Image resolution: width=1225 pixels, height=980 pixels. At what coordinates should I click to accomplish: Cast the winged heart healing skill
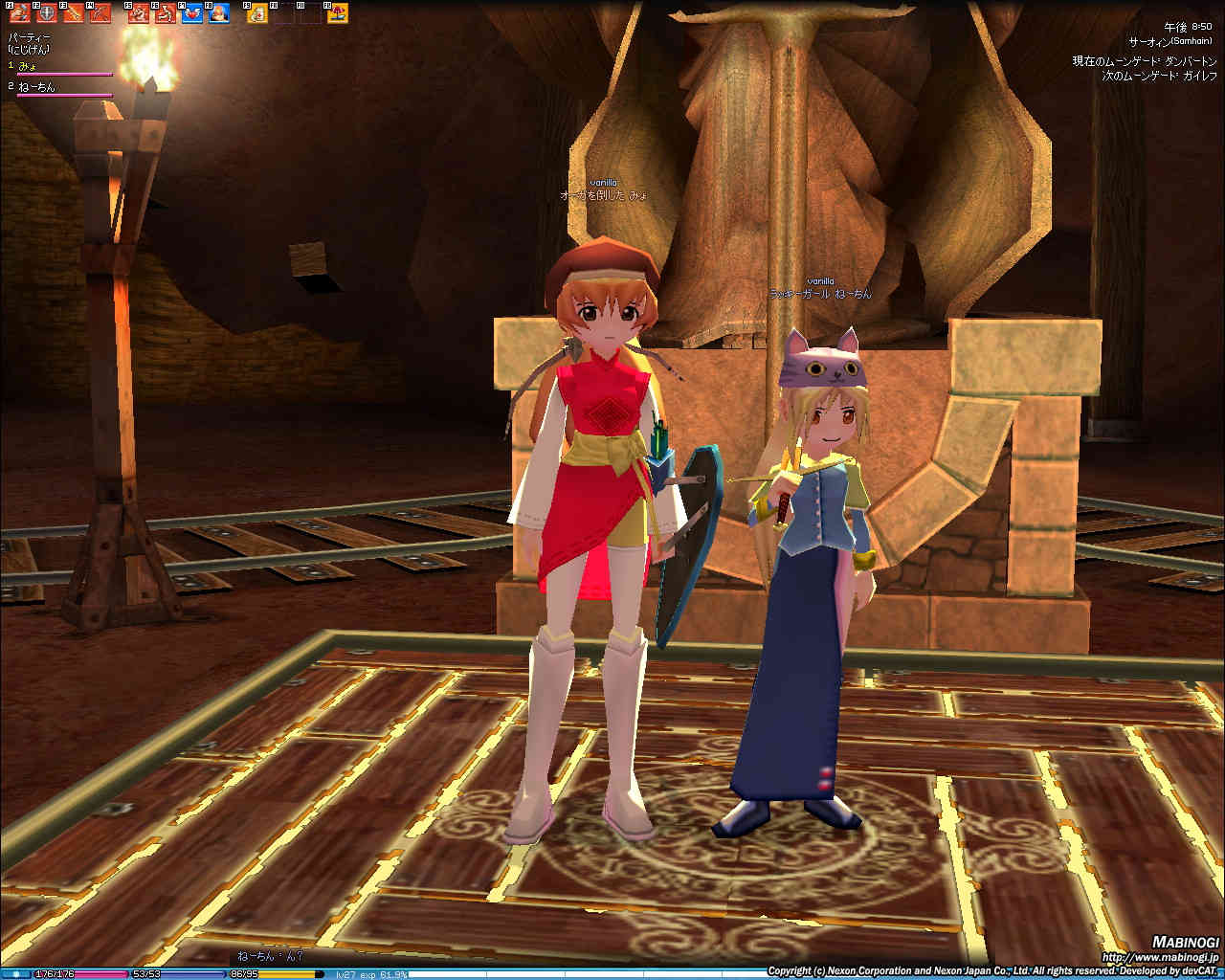pyautogui.click(x=192, y=12)
